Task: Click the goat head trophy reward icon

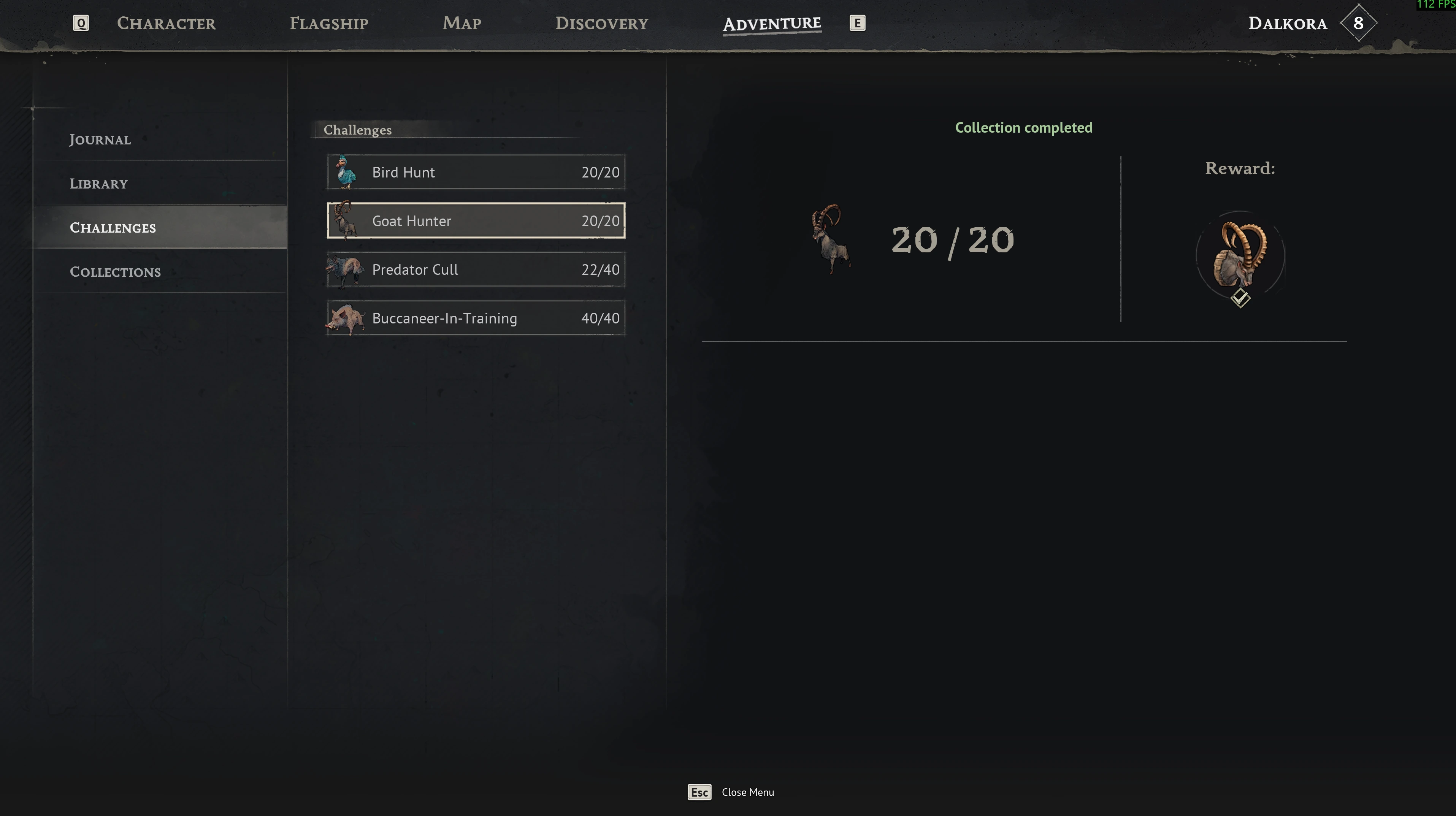Action: tap(1240, 255)
